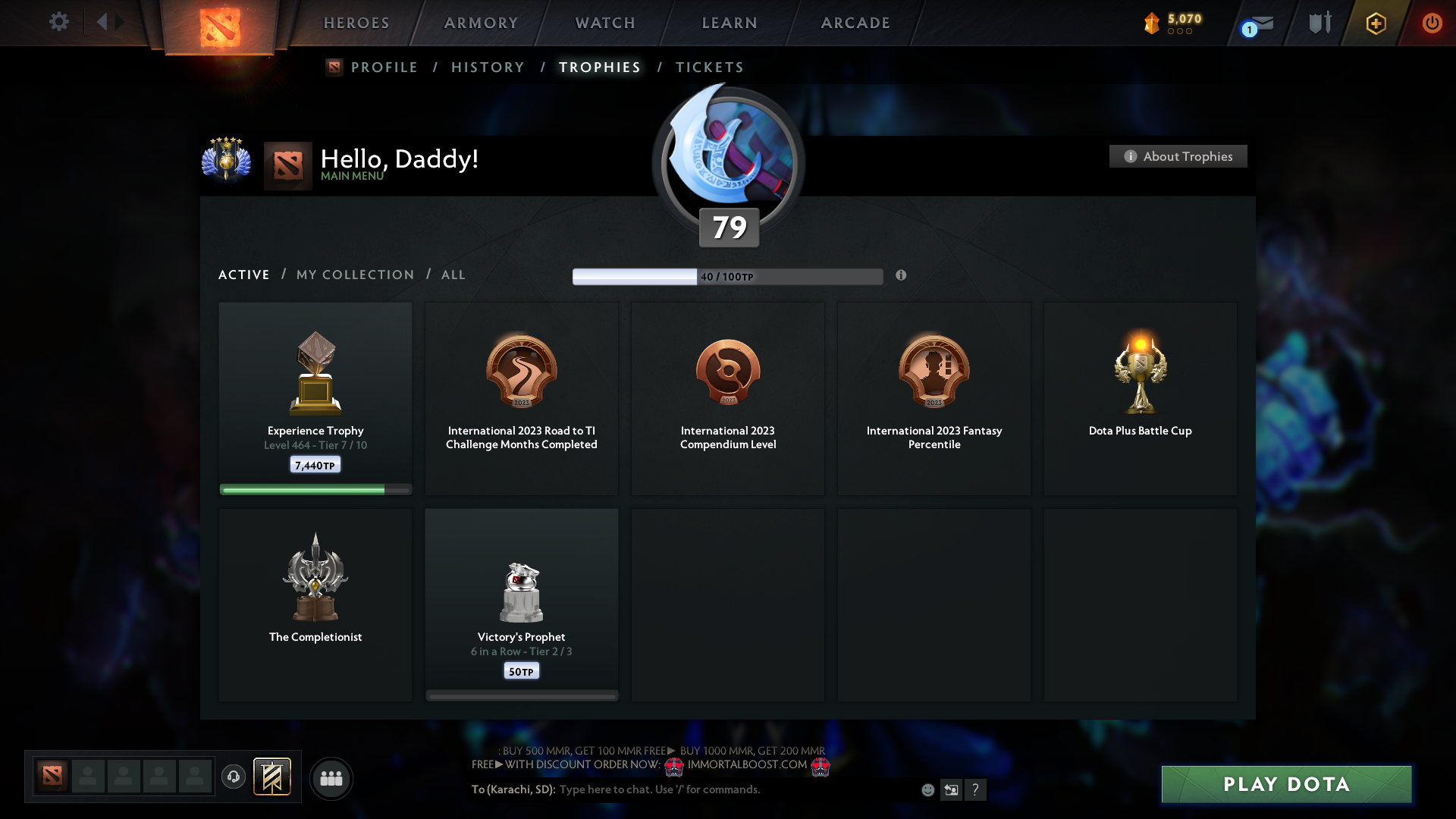
Task: Click the power button to exit Dota
Action: pyautogui.click(x=1432, y=23)
